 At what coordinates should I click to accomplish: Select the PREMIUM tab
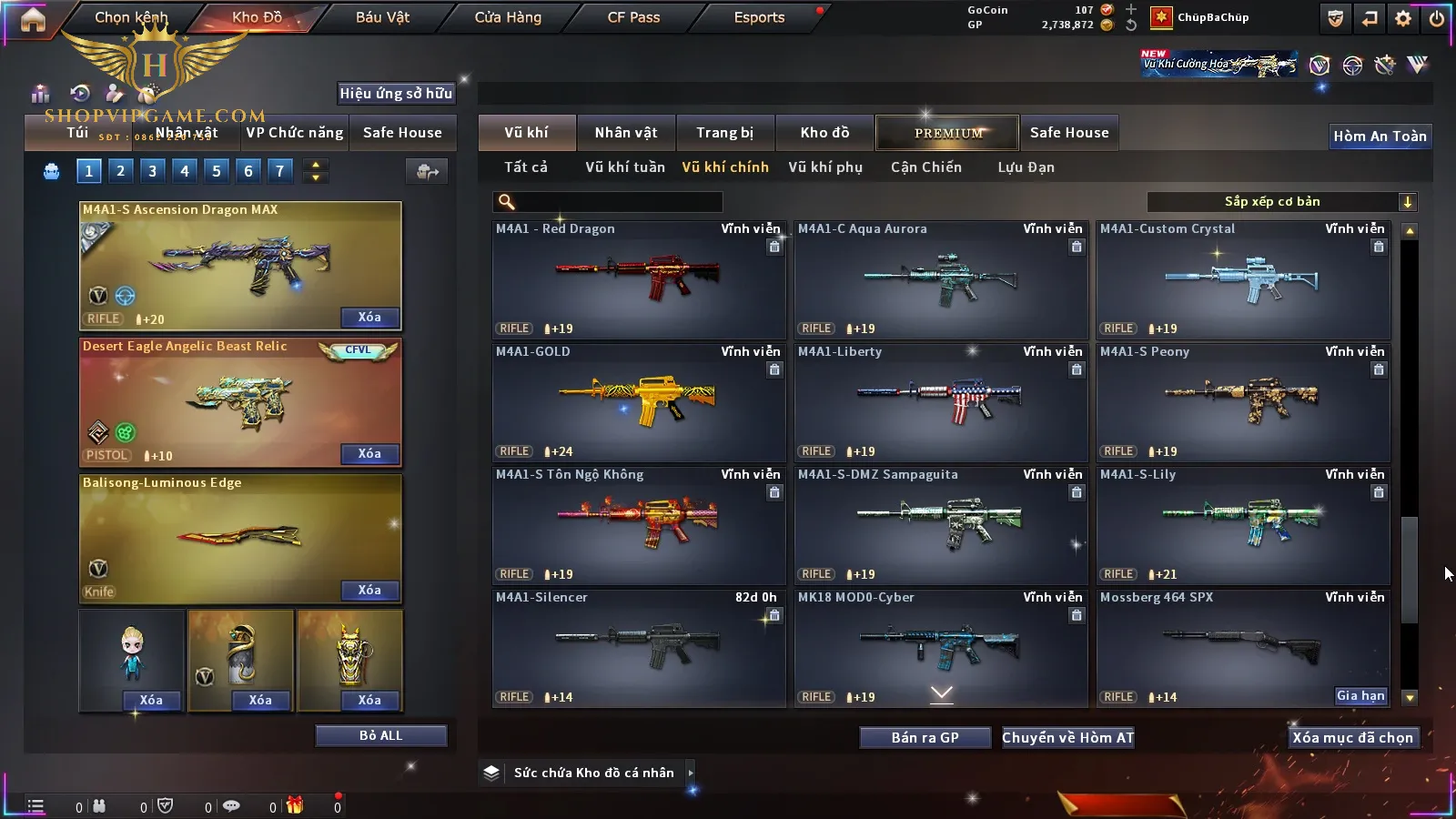[947, 133]
